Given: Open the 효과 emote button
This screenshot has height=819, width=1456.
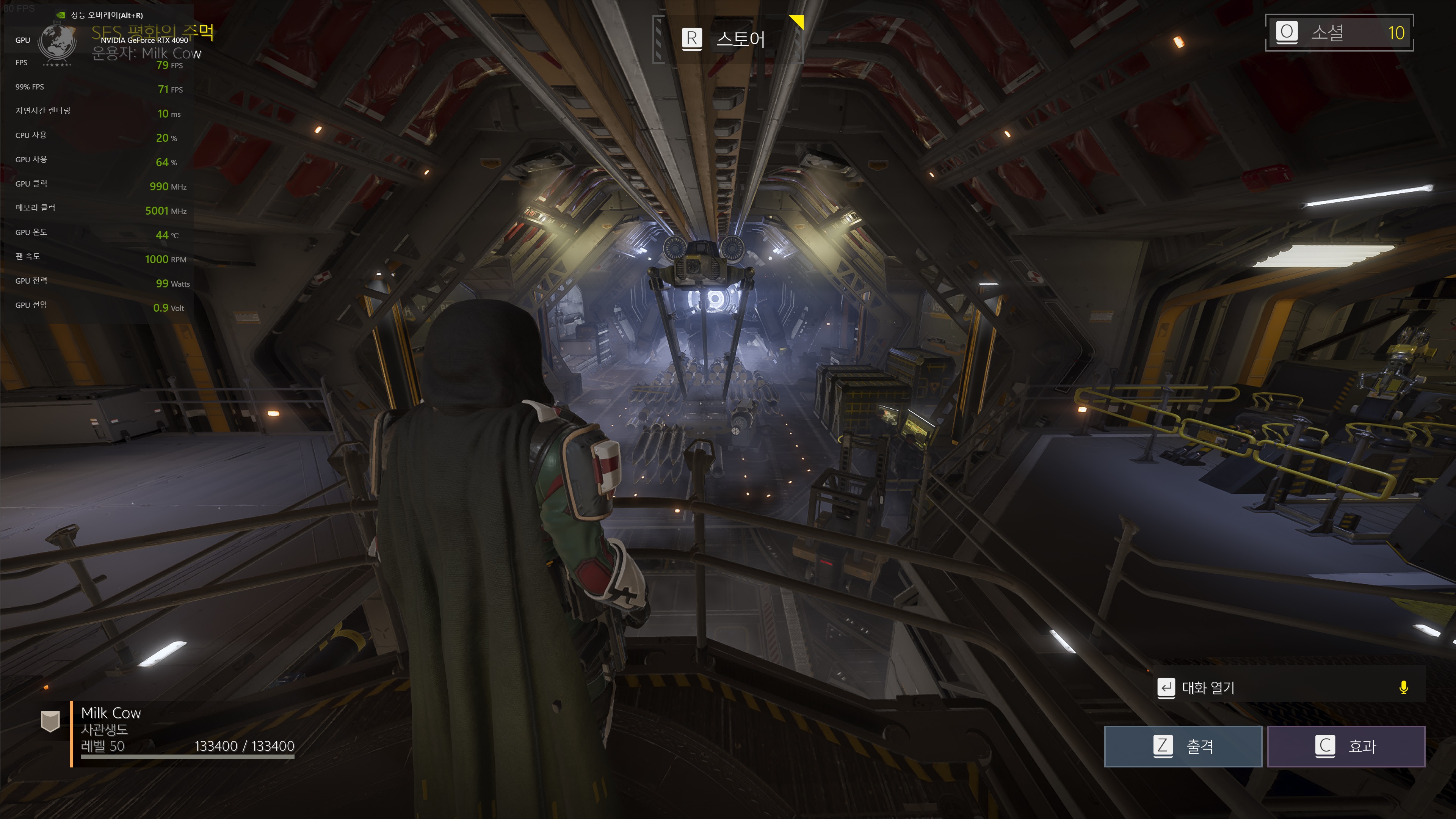Looking at the screenshot, I should (1346, 746).
